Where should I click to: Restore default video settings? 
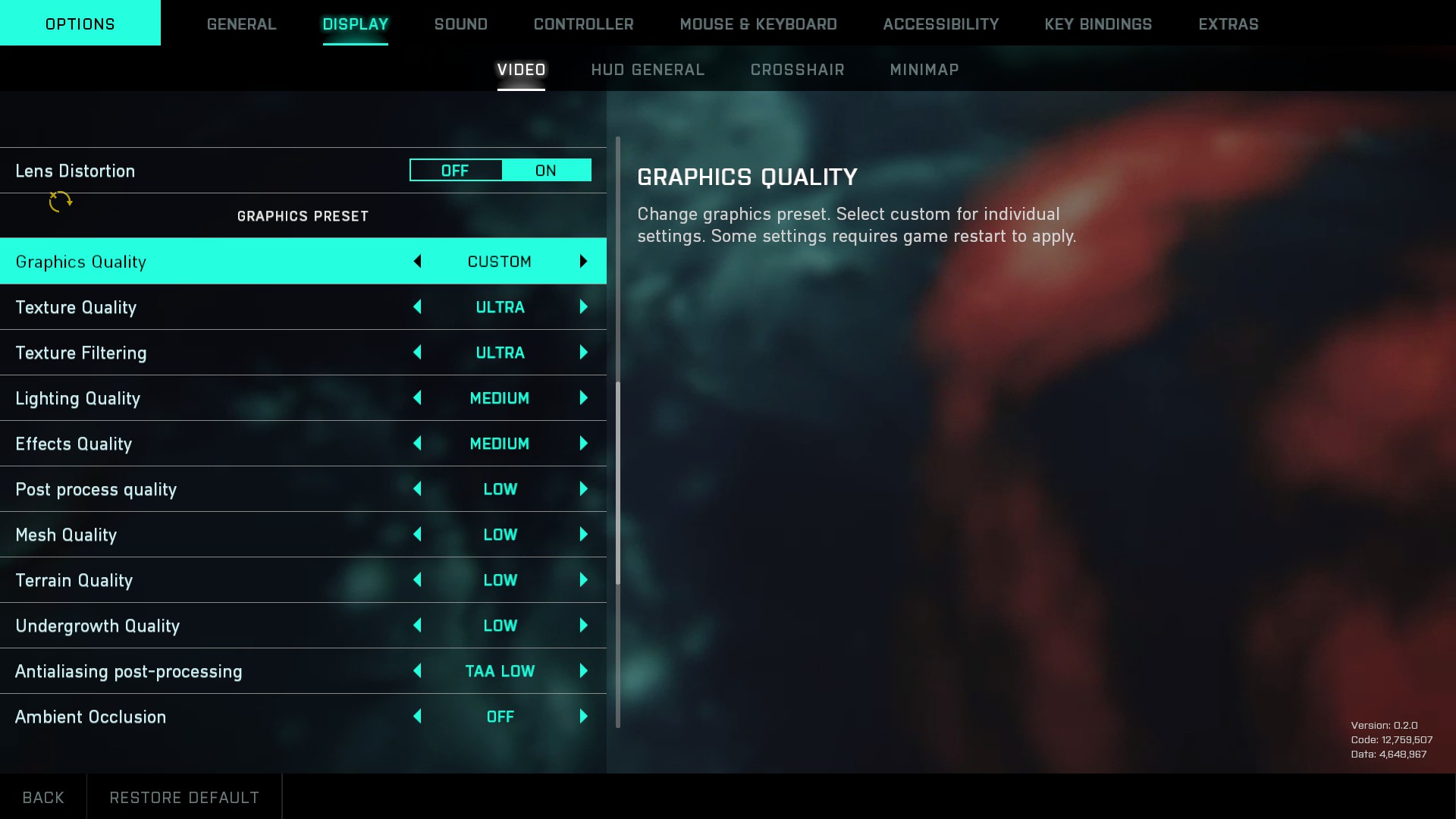(184, 797)
